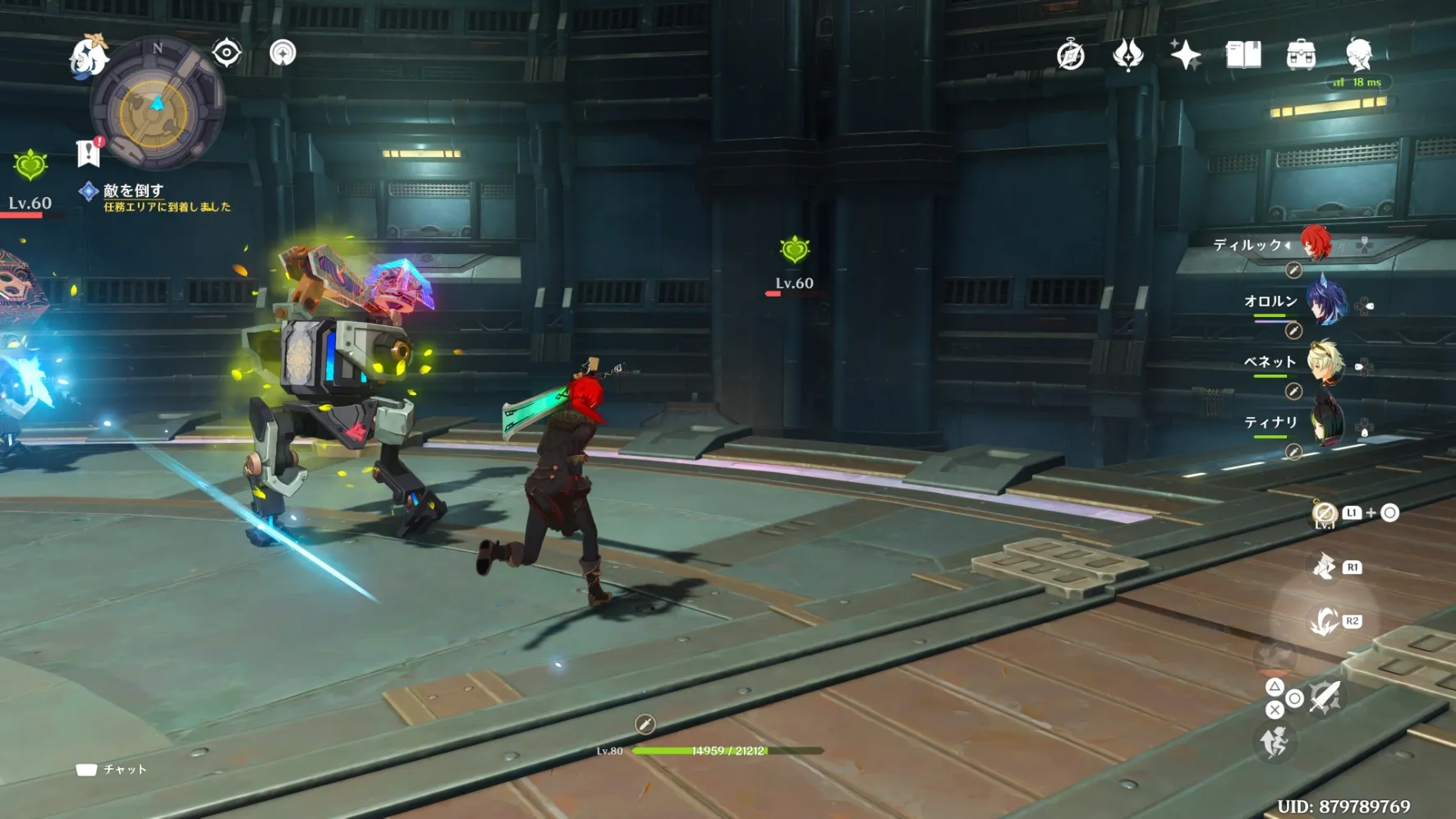Viewport: 1456px width, 819px height.
Task: Open the Paimon menu
Action: point(88,57)
